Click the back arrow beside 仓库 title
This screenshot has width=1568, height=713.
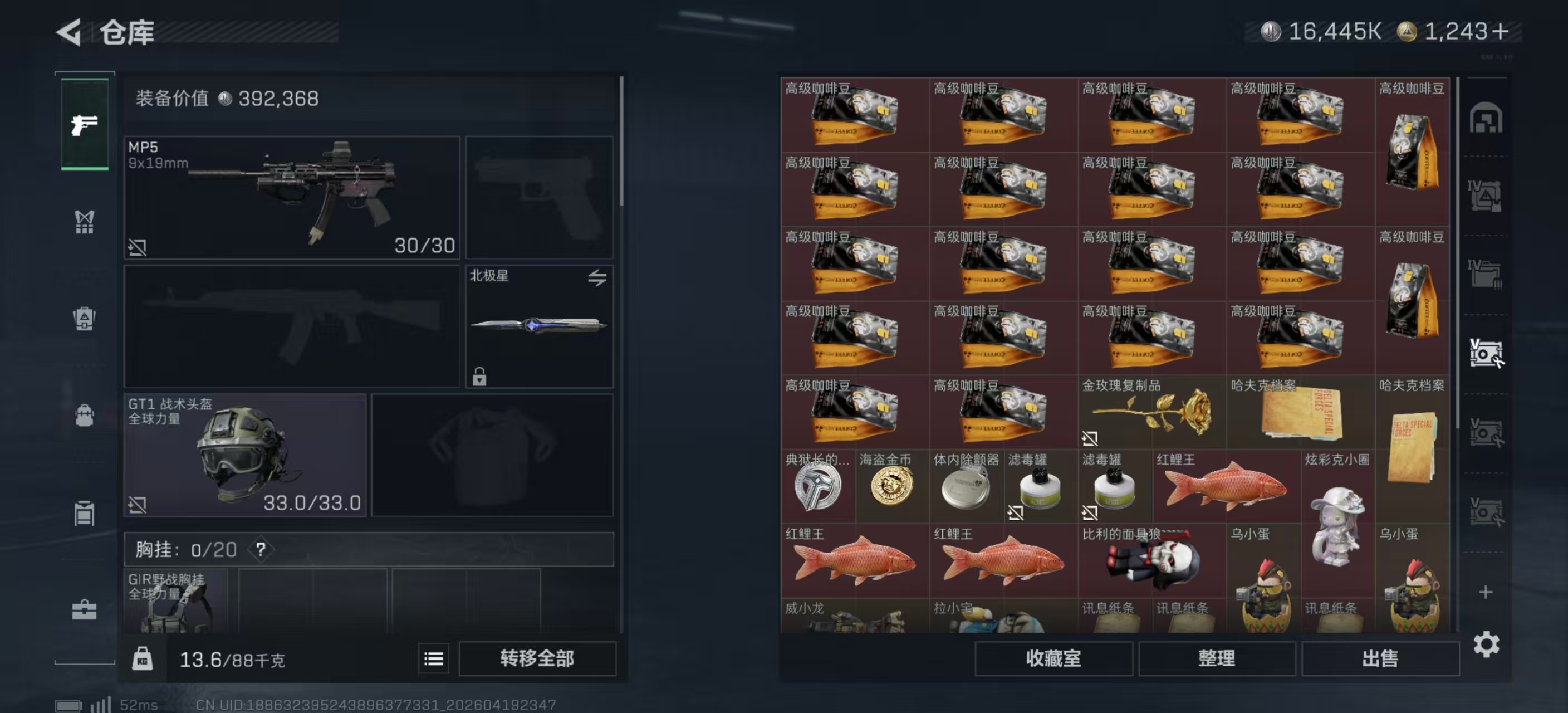(69, 32)
